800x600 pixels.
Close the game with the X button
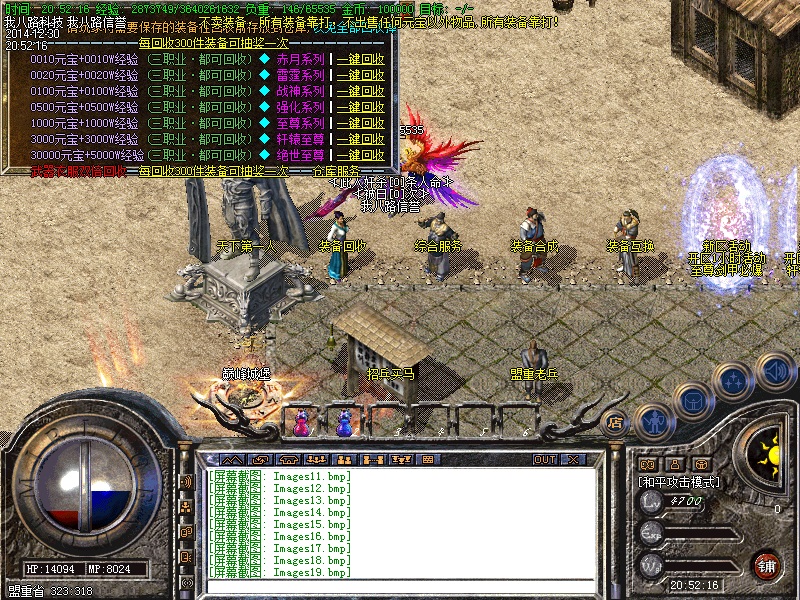[573, 459]
